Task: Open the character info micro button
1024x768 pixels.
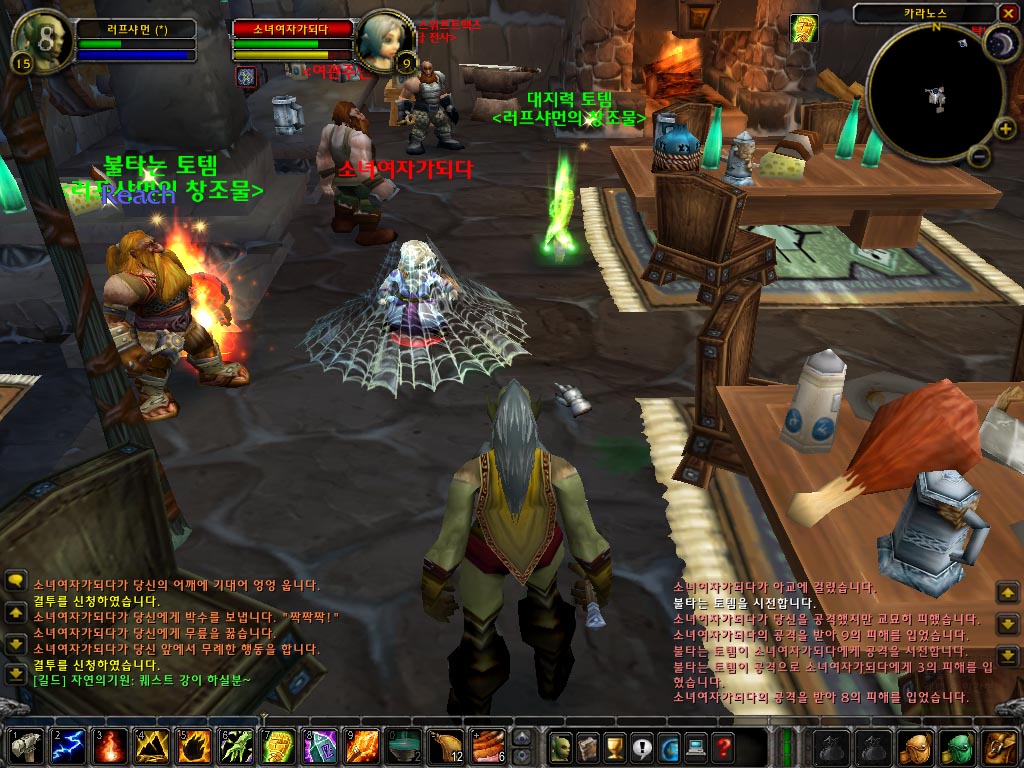Action: coord(560,747)
